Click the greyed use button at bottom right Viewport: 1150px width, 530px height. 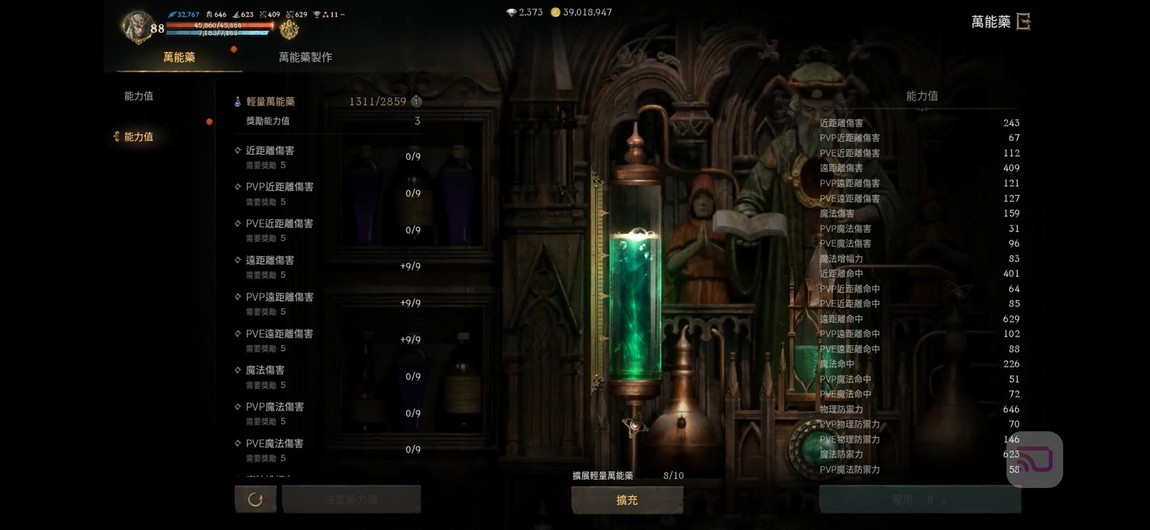(919, 499)
